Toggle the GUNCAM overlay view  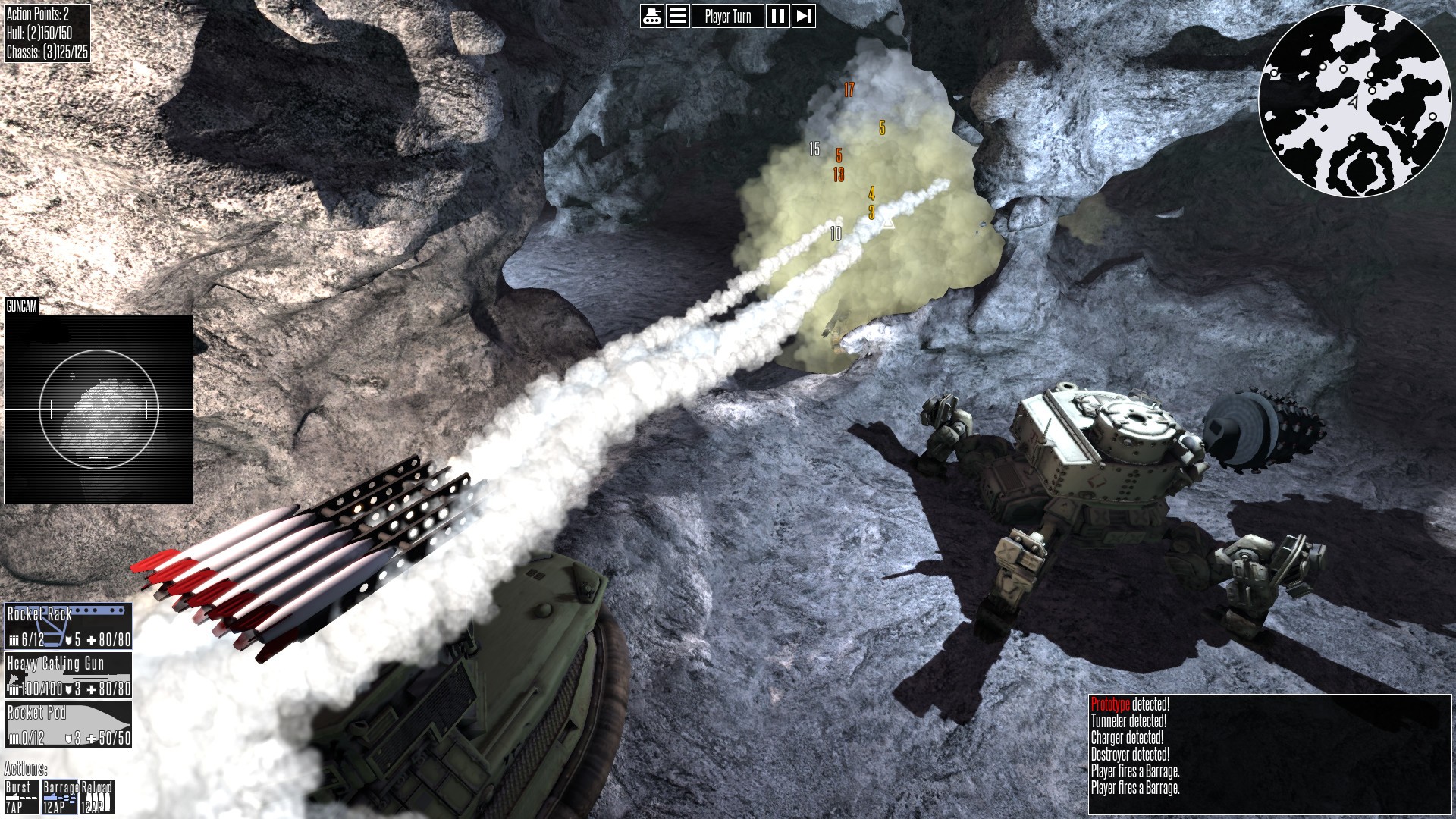point(23,306)
